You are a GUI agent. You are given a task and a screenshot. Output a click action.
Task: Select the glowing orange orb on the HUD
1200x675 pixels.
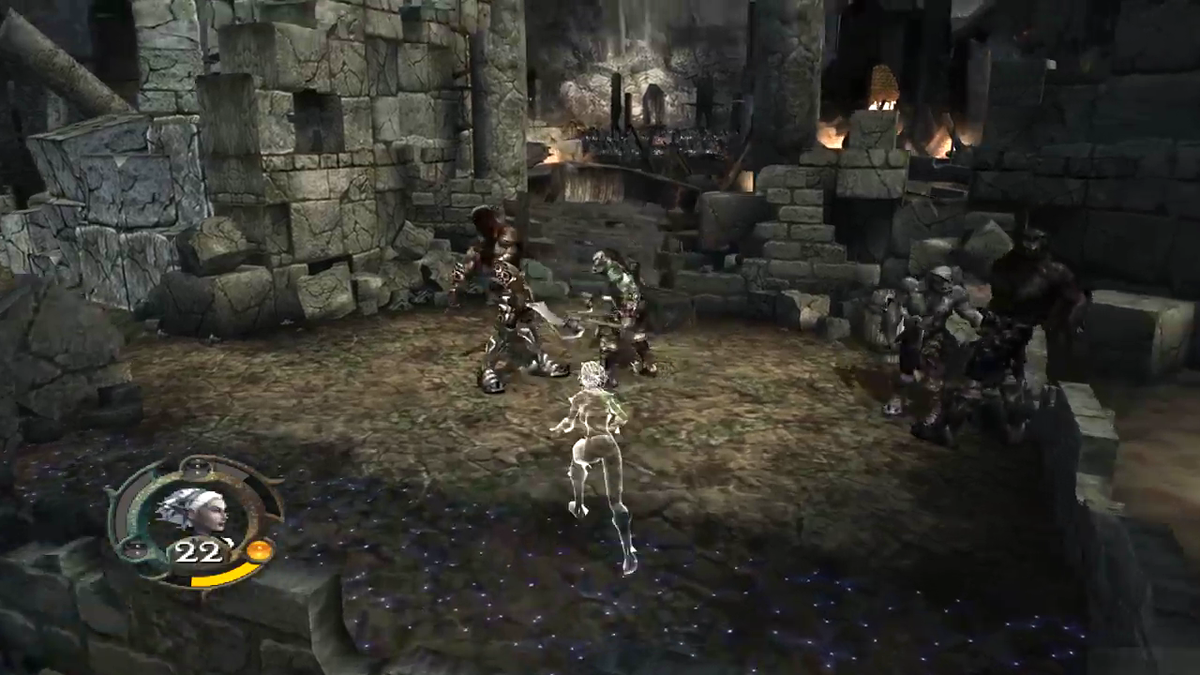pos(259,550)
